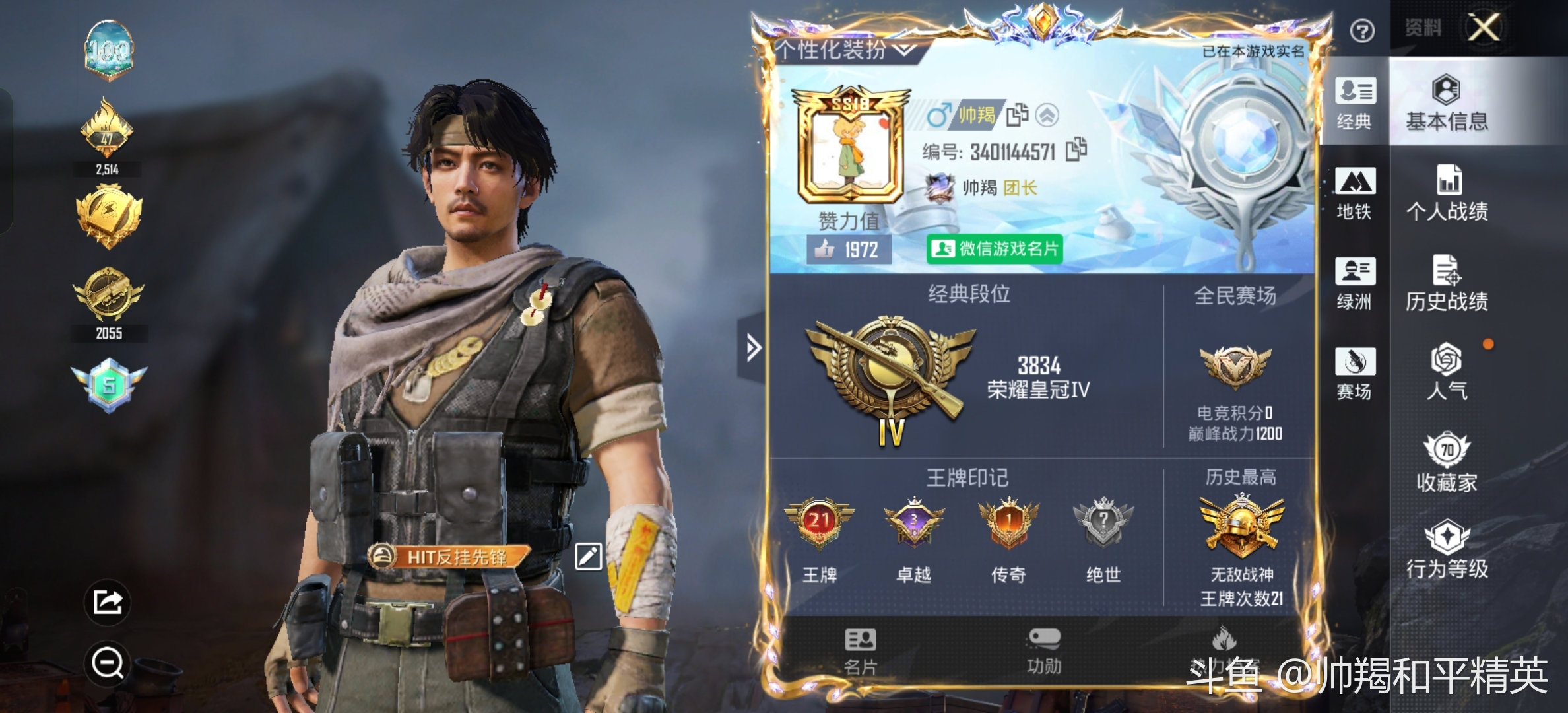Close the profile screen with the X
This screenshot has width=1568, height=713.
pos(1484,28)
